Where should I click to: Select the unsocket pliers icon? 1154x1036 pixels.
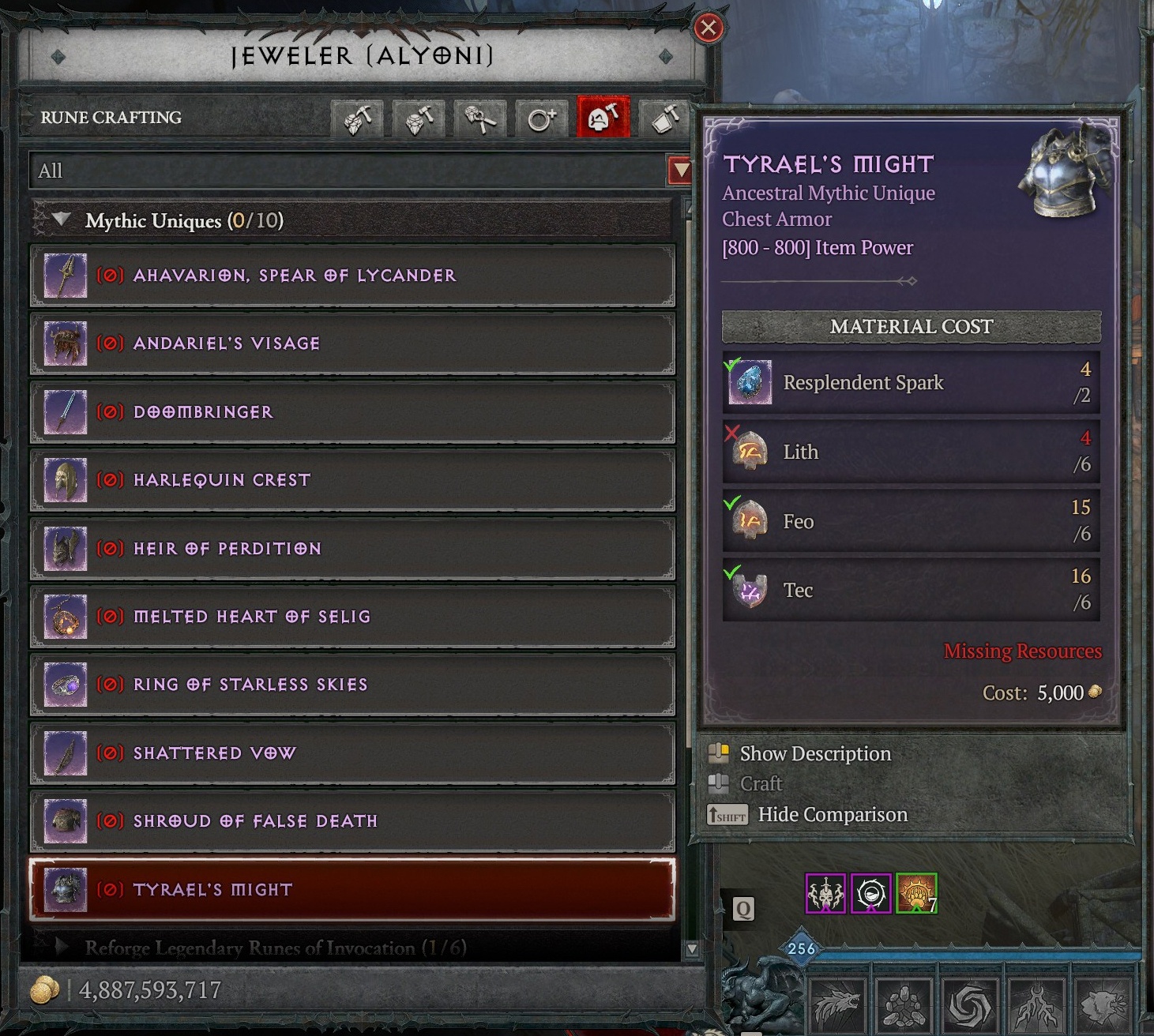(x=479, y=118)
